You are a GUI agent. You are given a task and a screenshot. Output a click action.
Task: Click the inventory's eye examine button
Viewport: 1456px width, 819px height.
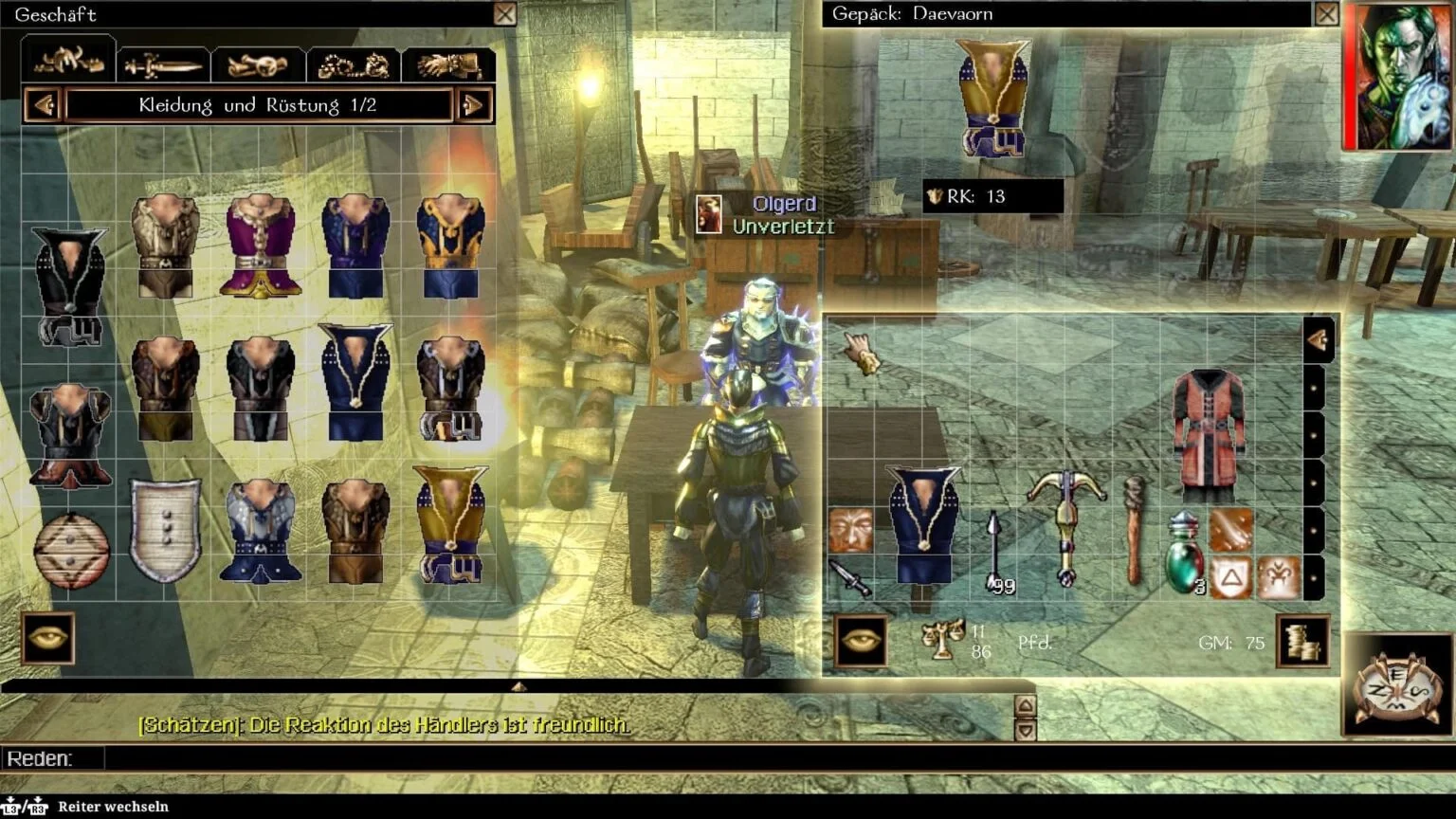coord(861,641)
